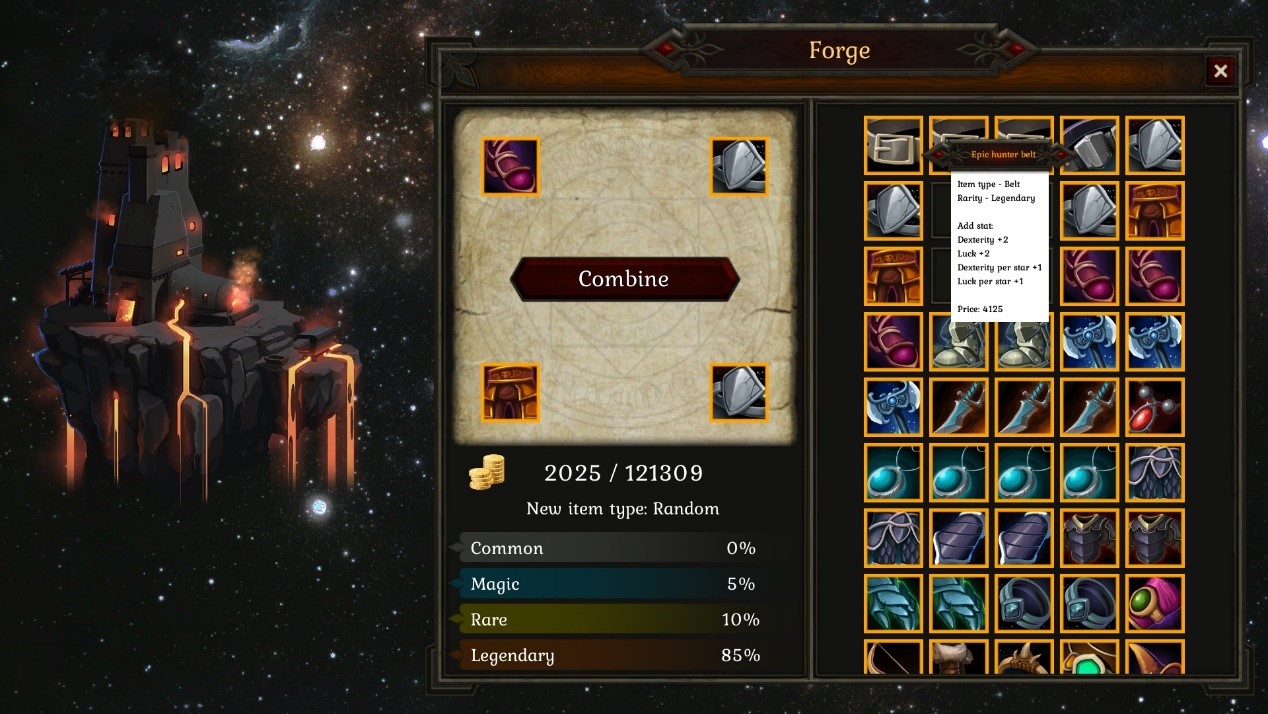
Task: Pick the wooden bow in the inventory
Action: coord(893,658)
